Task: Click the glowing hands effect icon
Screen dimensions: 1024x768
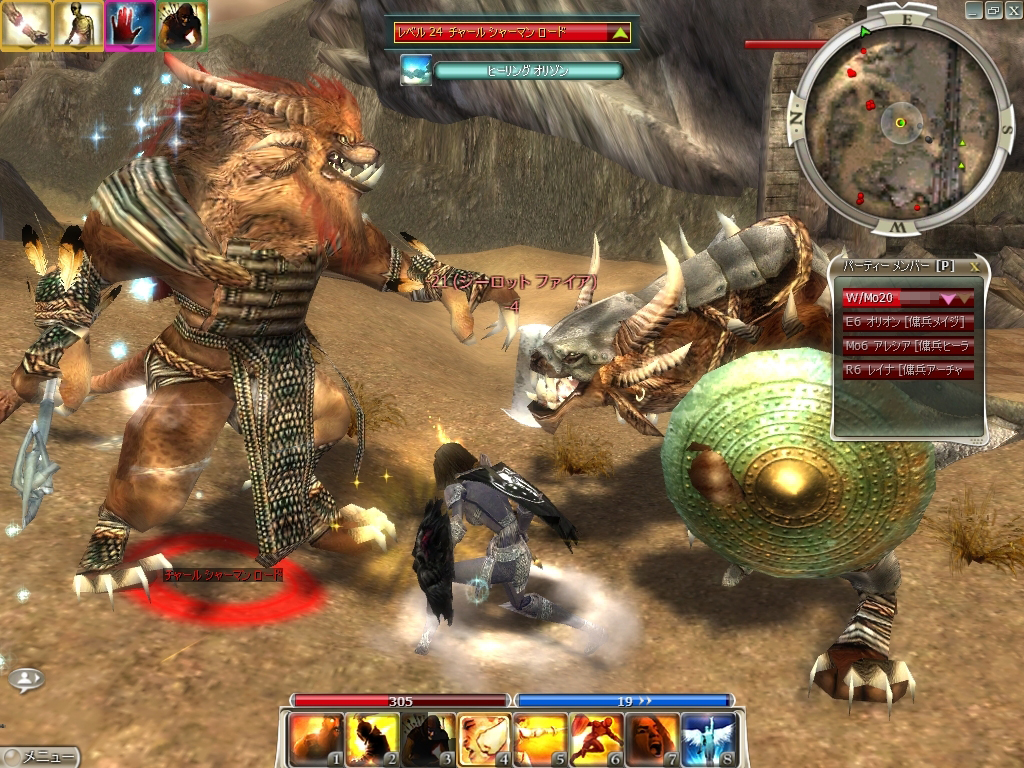Action: (x=25, y=25)
